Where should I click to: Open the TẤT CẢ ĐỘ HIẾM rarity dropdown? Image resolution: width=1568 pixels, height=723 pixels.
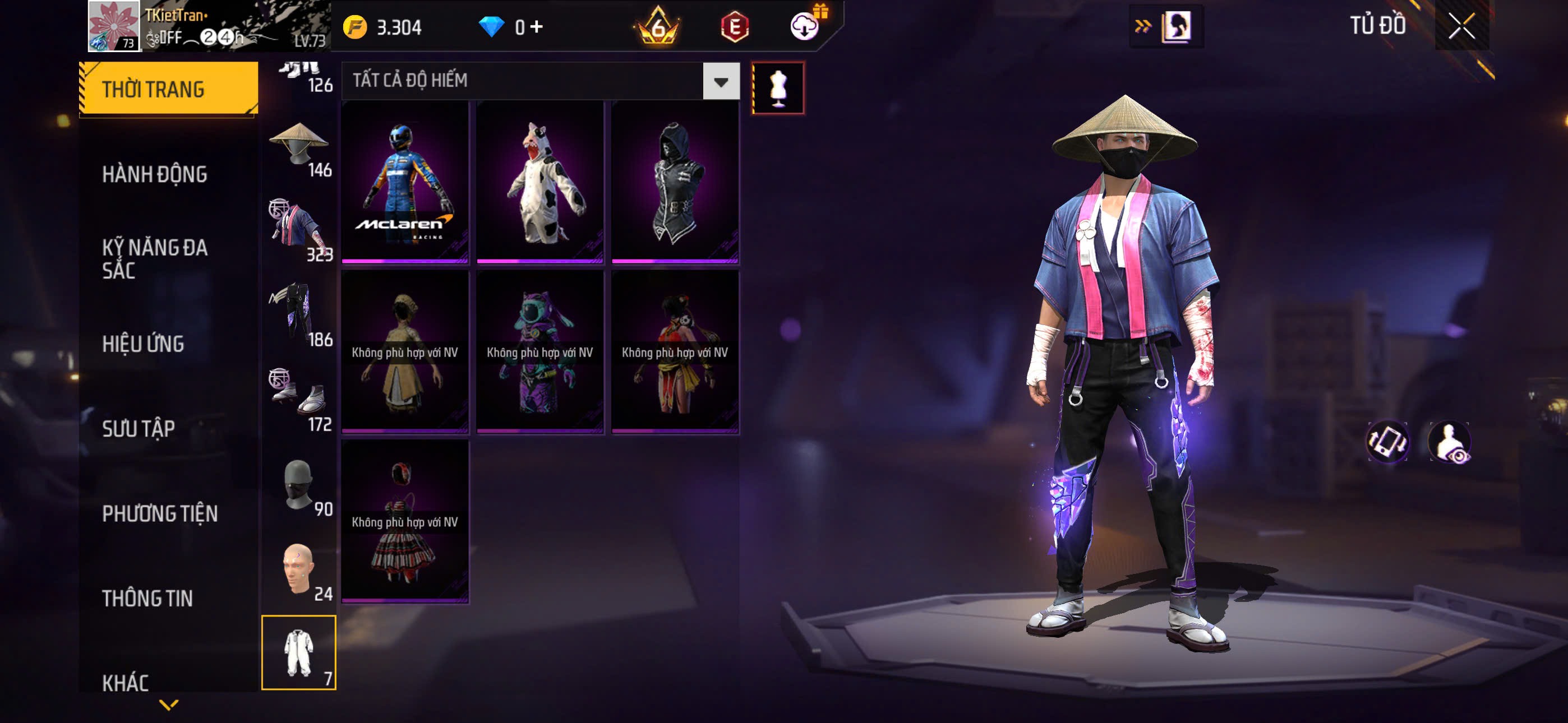(x=721, y=81)
